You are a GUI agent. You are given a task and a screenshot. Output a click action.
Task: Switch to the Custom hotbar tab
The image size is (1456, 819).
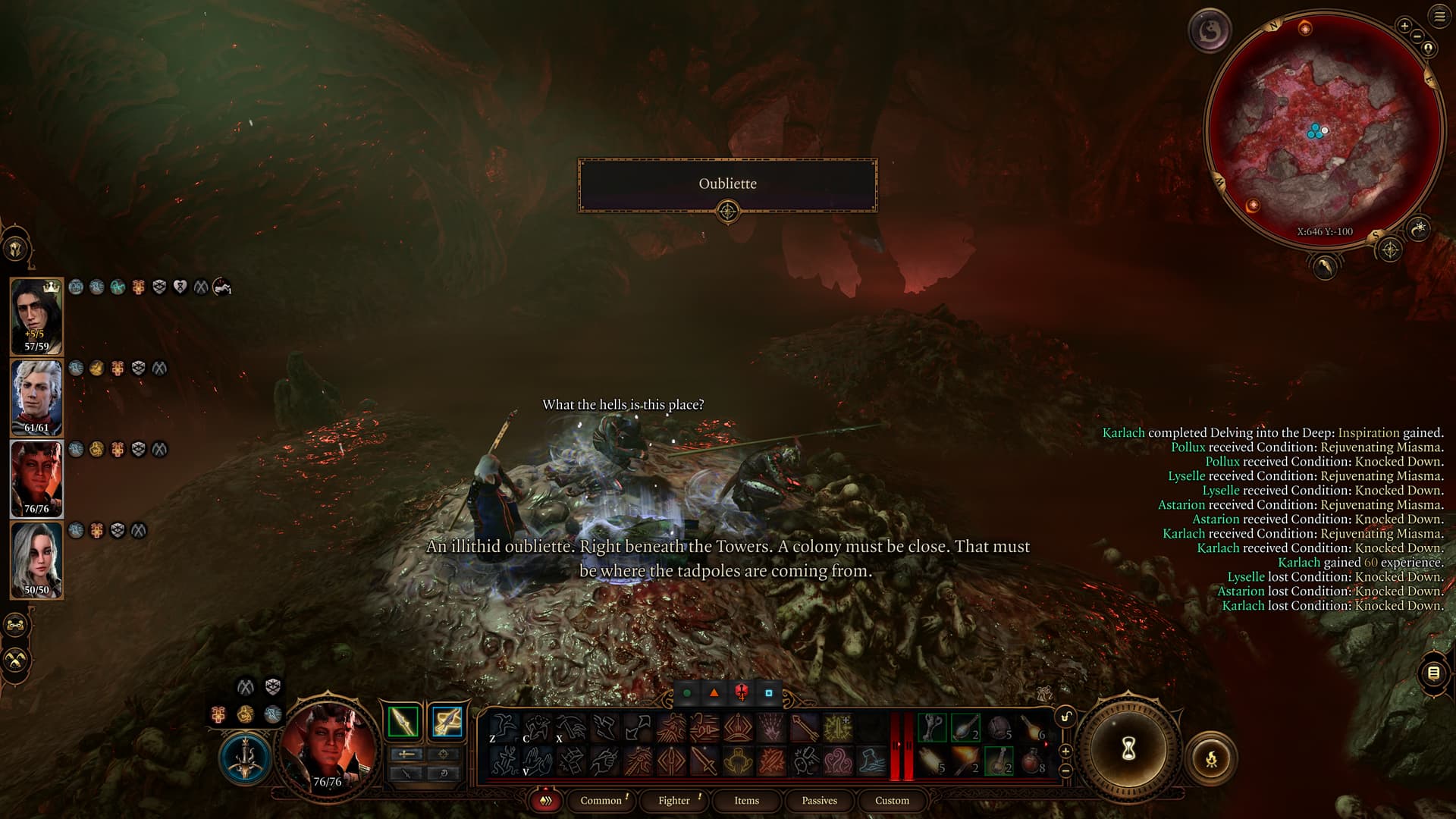coord(892,800)
